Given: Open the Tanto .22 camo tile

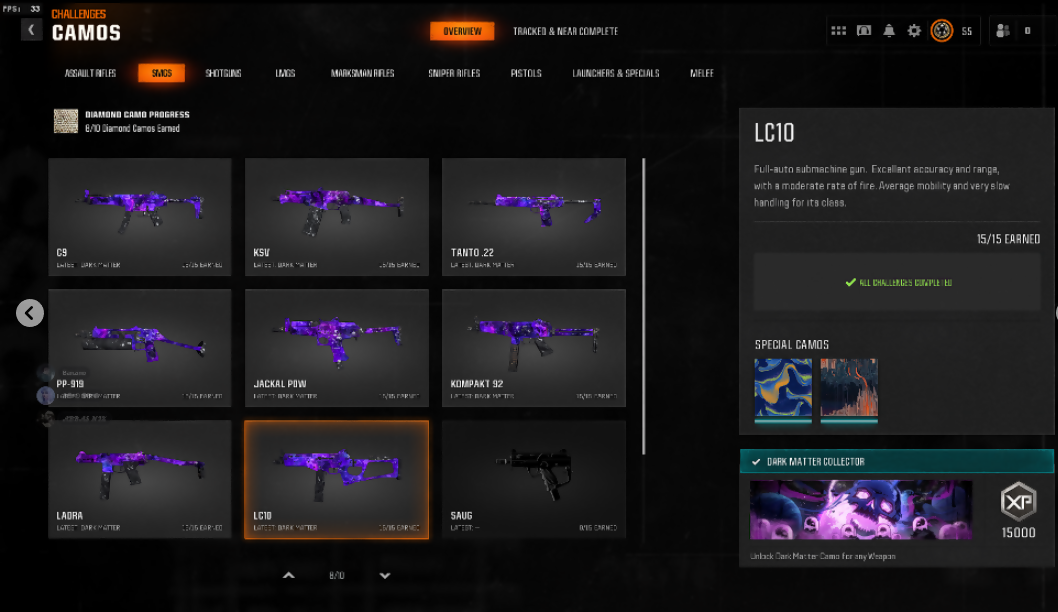Looking at the screenshot, I should point(534,216).
